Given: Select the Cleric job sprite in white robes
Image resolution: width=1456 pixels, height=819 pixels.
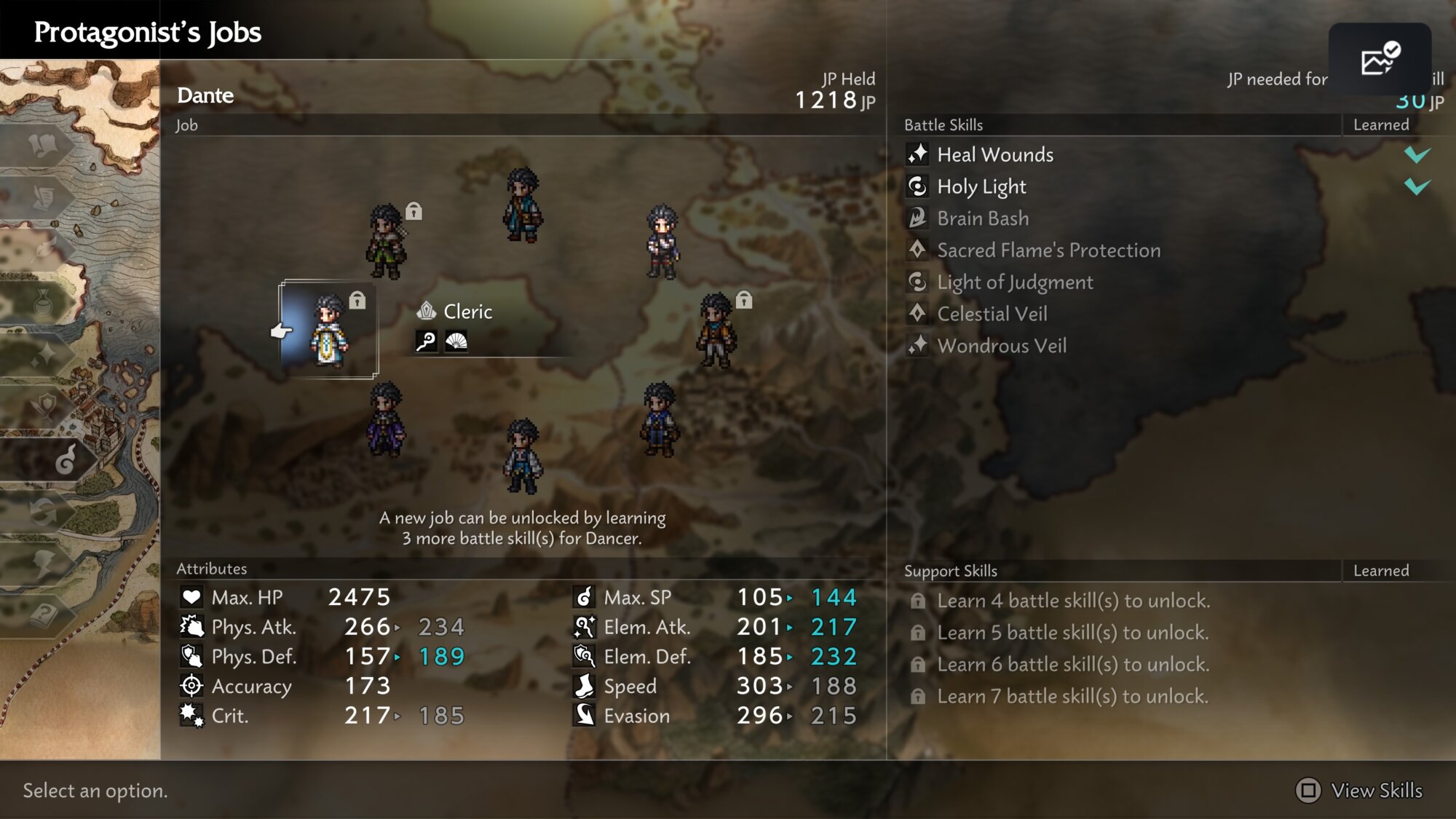Looking at the screenshot, I should click(329, 331).
